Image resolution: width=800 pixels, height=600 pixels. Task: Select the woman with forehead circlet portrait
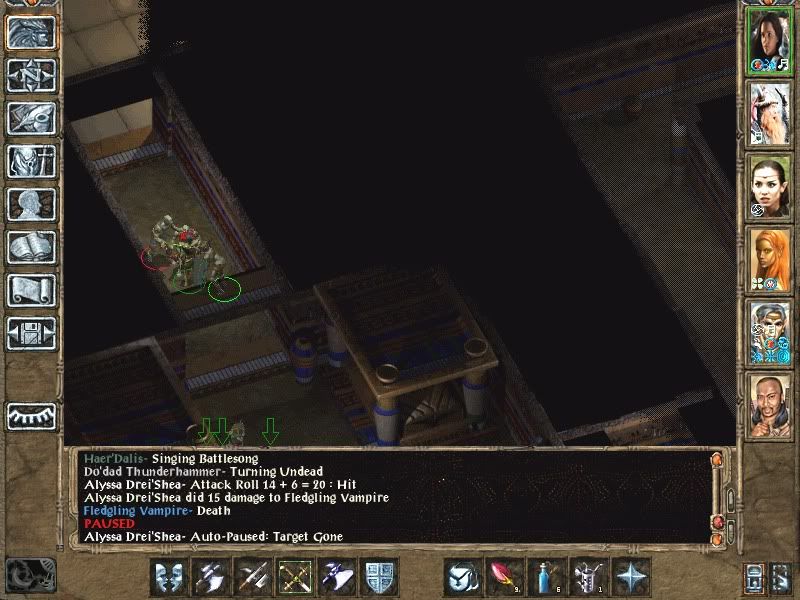pos(770,185)
